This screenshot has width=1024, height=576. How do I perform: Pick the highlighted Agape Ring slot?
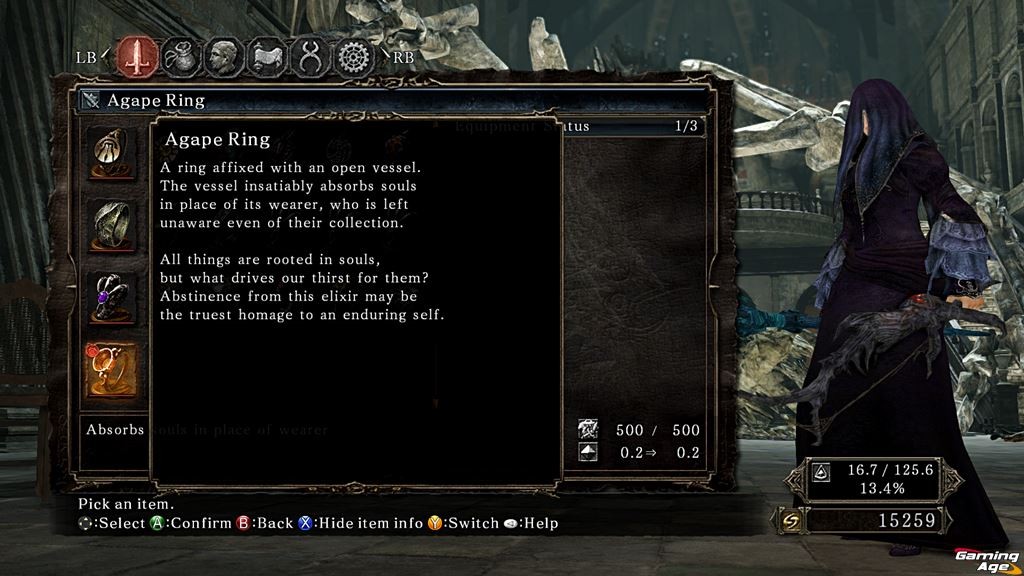tap(110, 370)
